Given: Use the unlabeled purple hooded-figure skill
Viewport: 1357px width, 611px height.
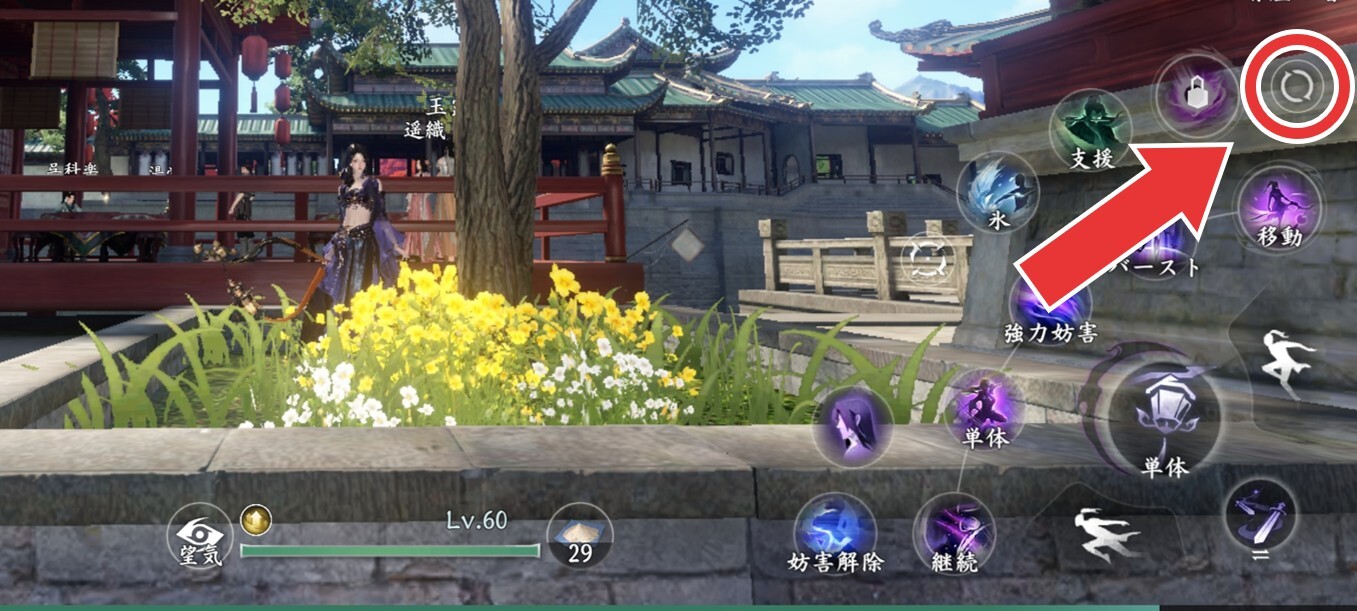Looking at the screenshot, I should pyautogui.click(x=853, y=427).
